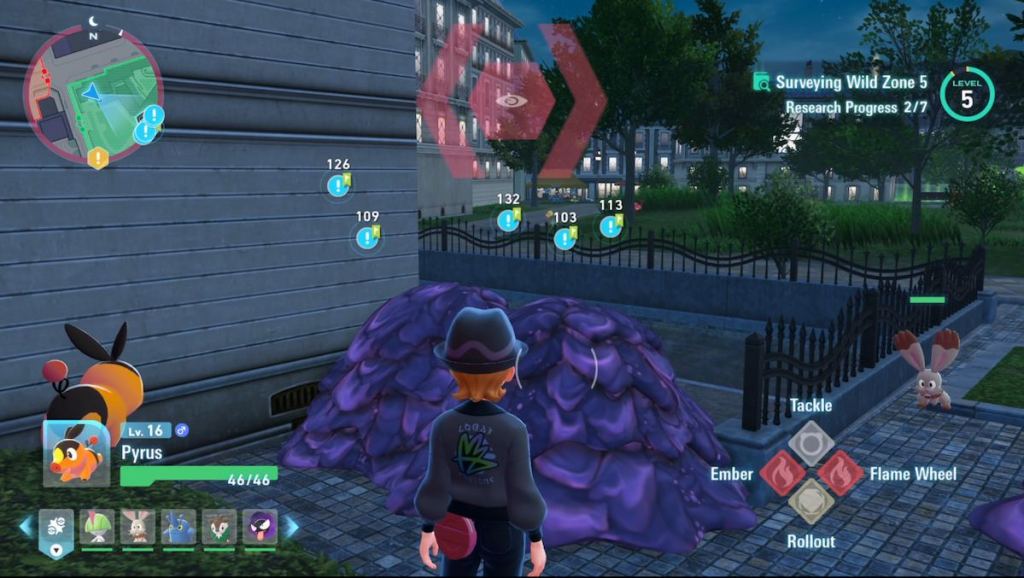1024x578 pixels.
Task: Switch to Gastly in the party bar
Action: [259, 527]
